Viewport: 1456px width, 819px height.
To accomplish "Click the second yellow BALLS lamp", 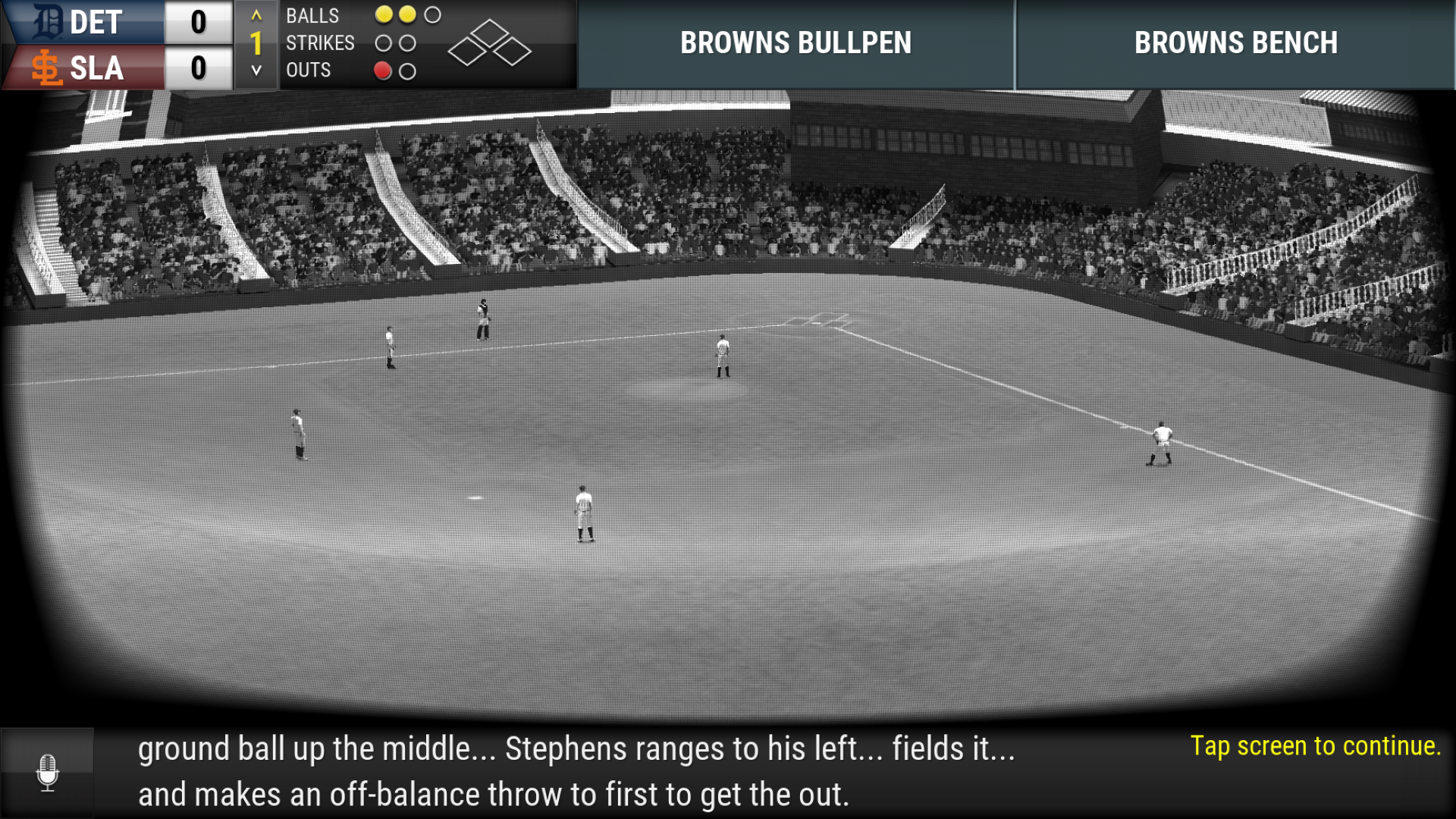I will pyautogui.click(x=407, y=15).
